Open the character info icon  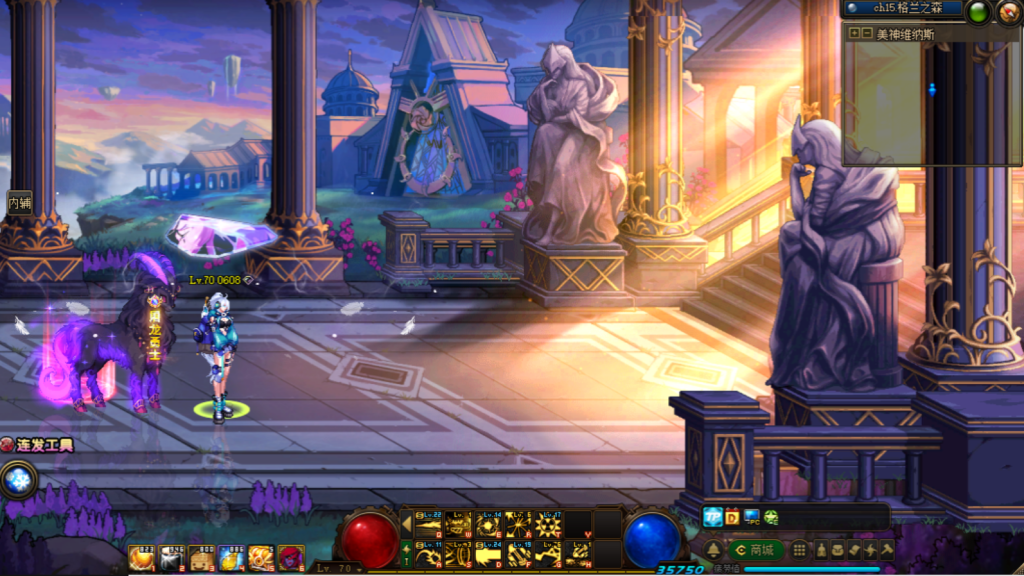pos(822,550)
